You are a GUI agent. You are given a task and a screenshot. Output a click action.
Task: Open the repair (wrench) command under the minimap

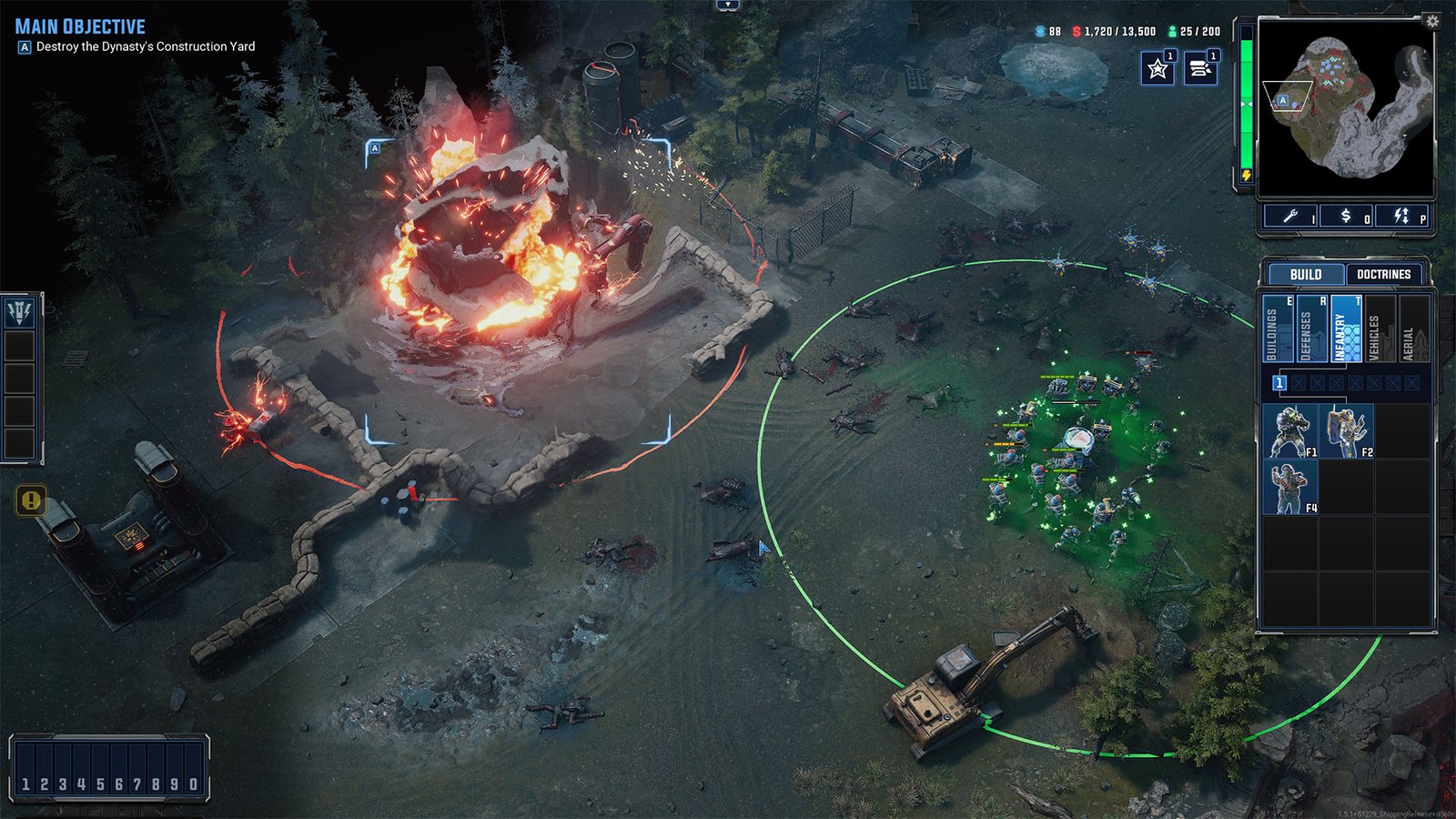click(1290, 217)
